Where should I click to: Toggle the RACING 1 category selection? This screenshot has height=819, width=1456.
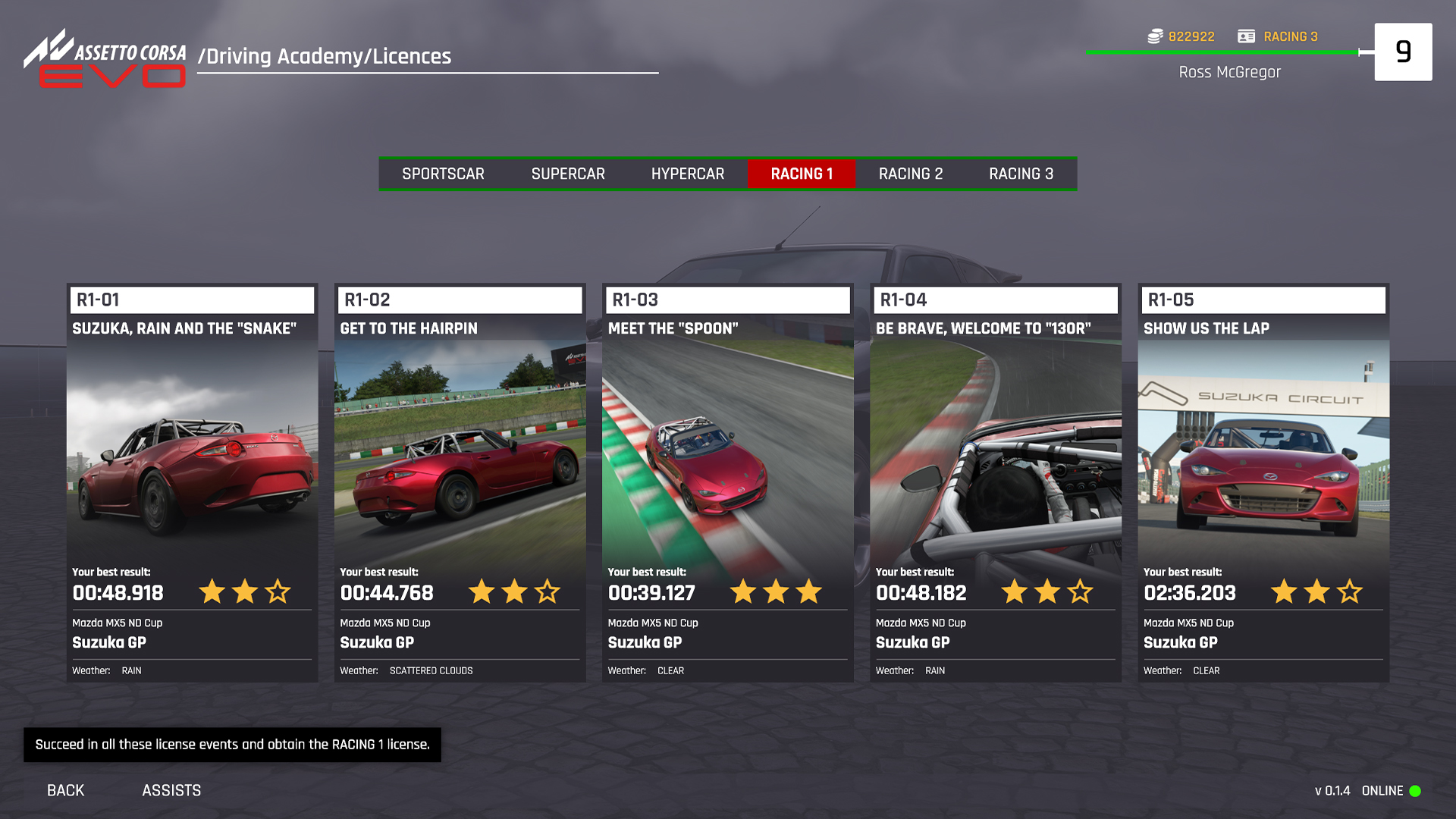(801, 173)
